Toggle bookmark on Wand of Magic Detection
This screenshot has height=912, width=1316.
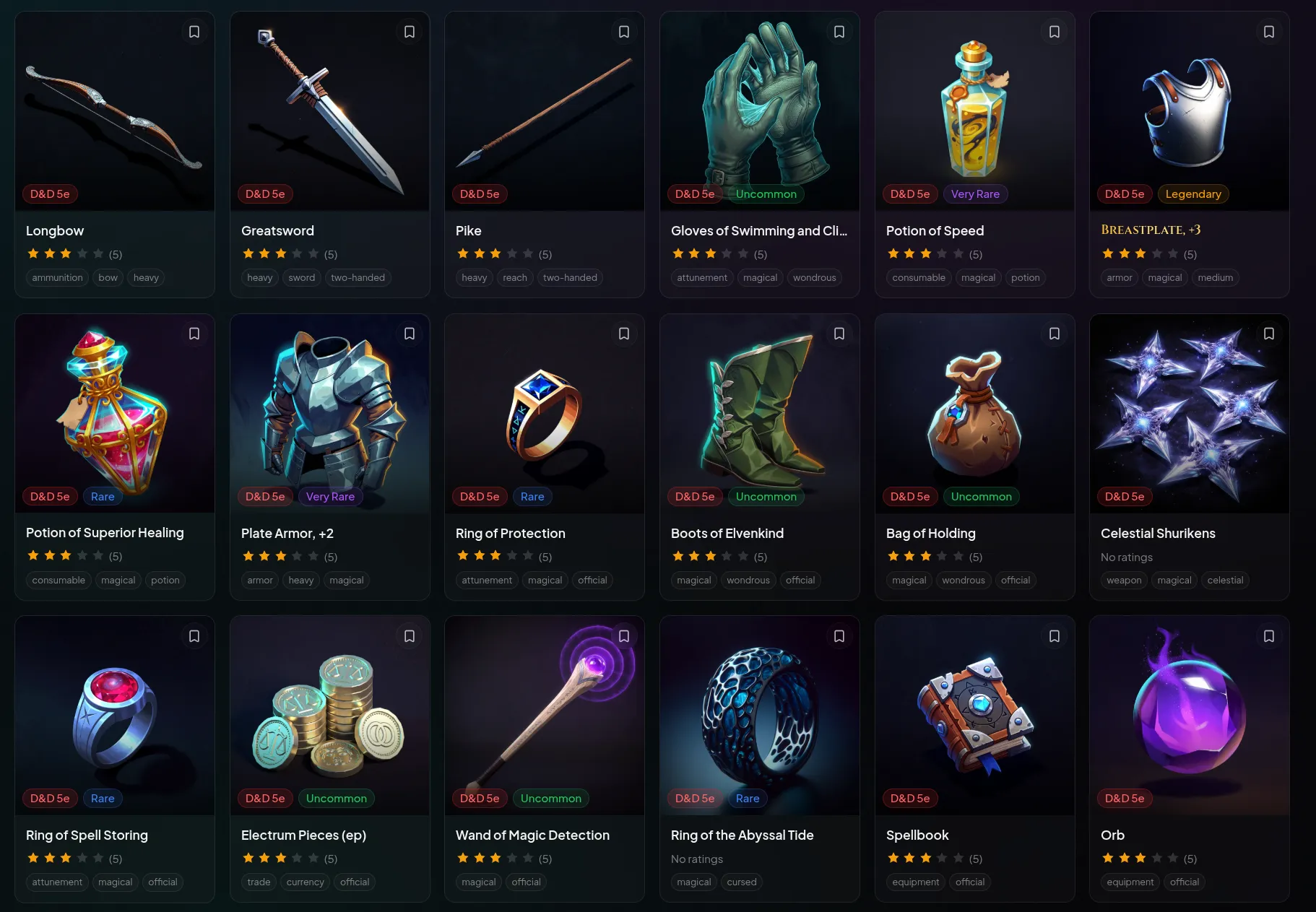623,635
